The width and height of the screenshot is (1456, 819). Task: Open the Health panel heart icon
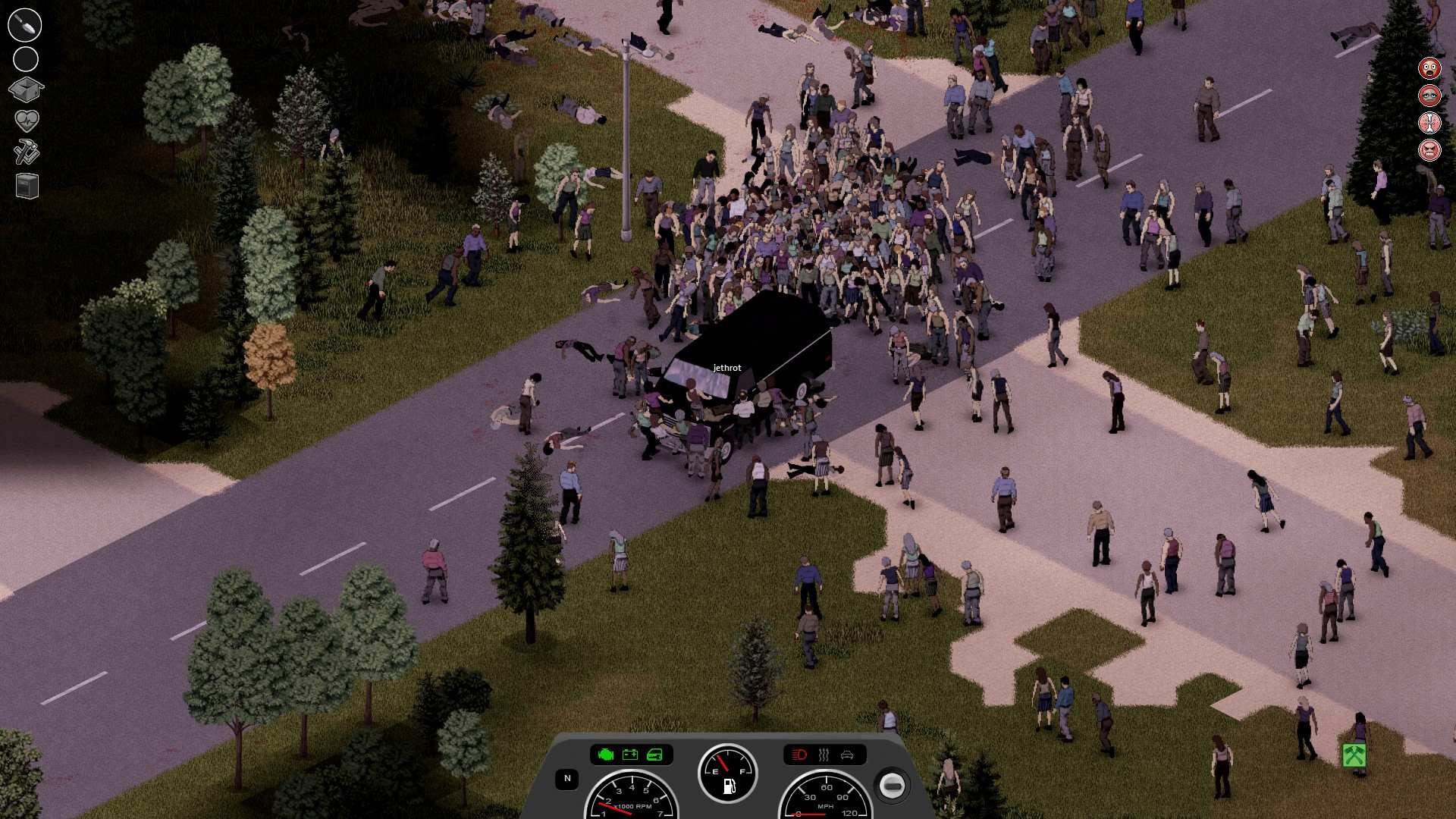pyautogui.click(x=27, y=120)
